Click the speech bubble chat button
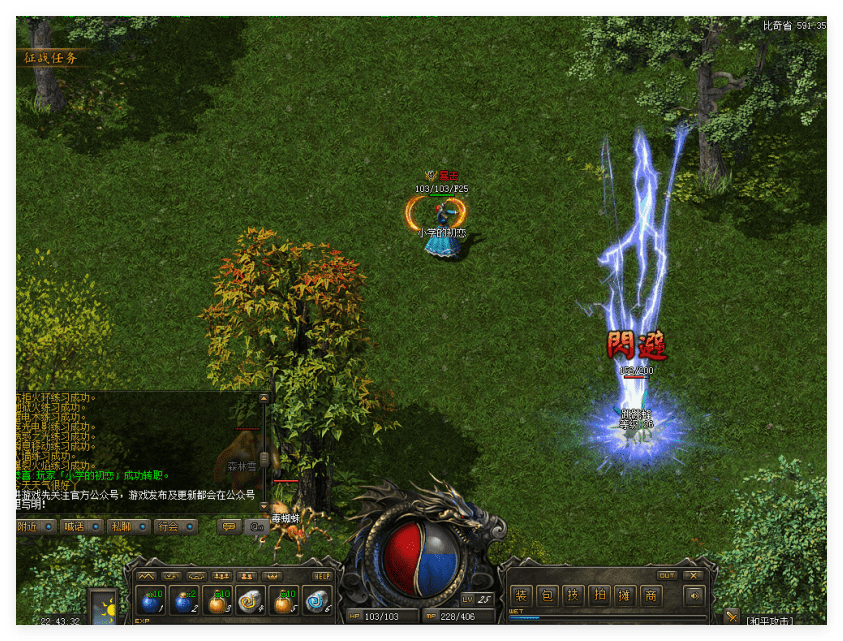 tap(229, 526)
